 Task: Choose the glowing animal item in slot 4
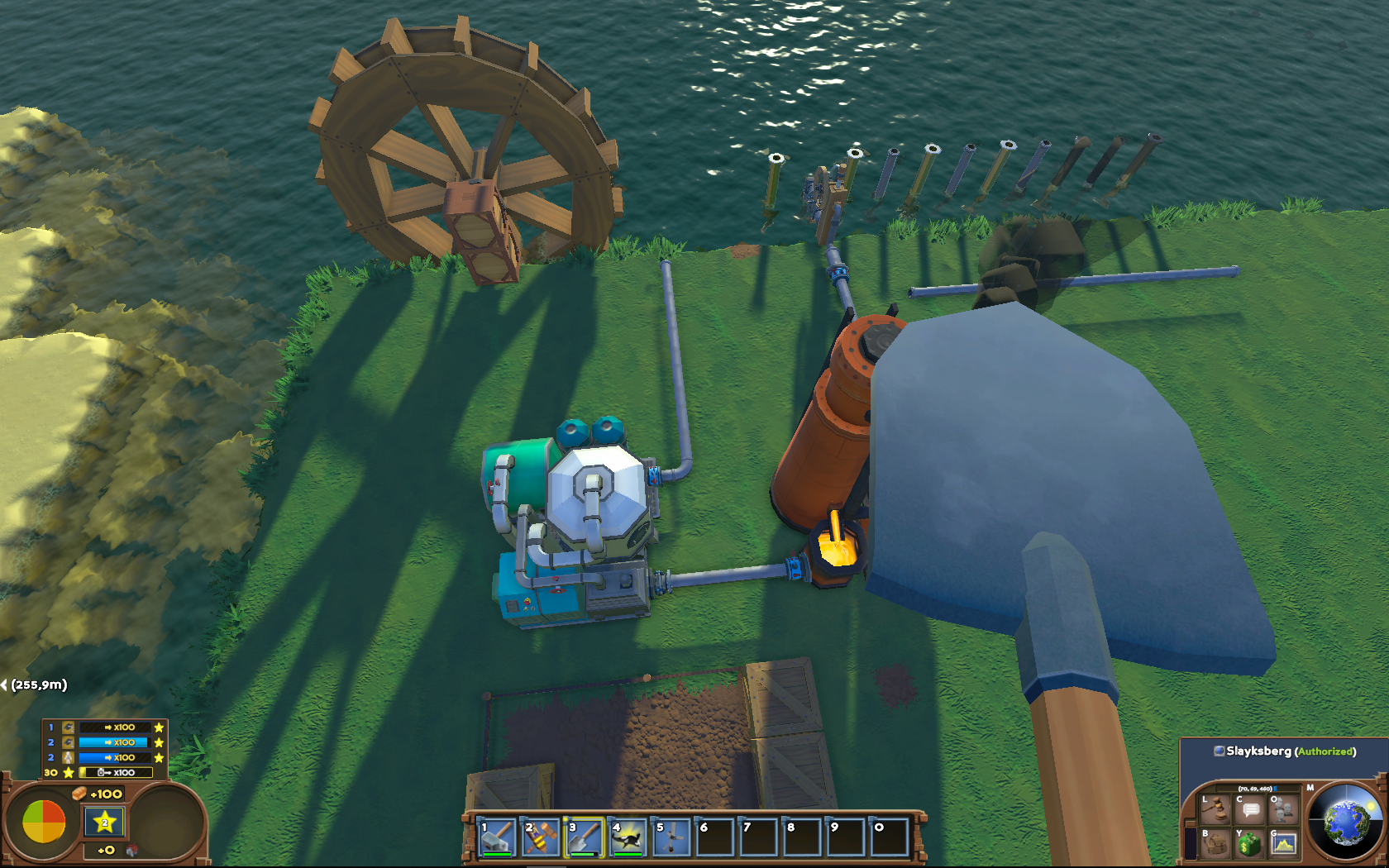pos(628,837)
